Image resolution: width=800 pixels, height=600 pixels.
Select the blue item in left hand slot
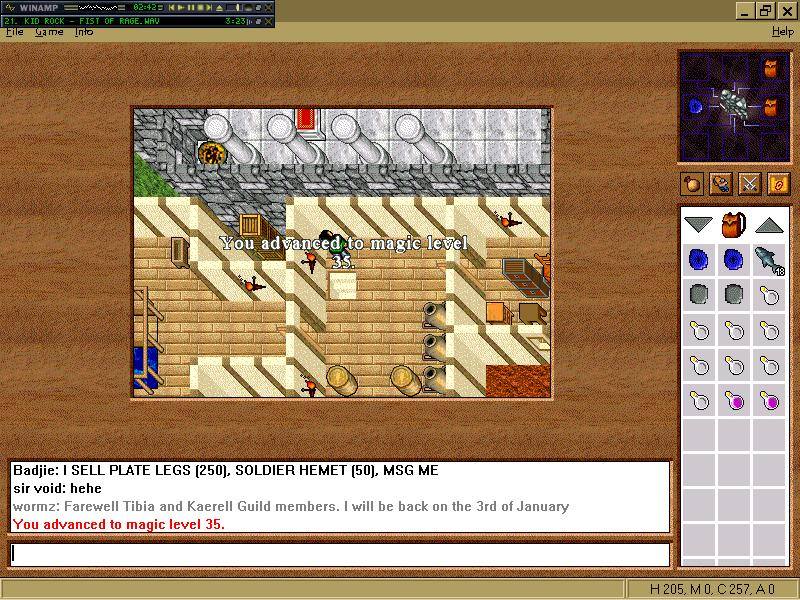pyautogui.click(x=695, y=105)
